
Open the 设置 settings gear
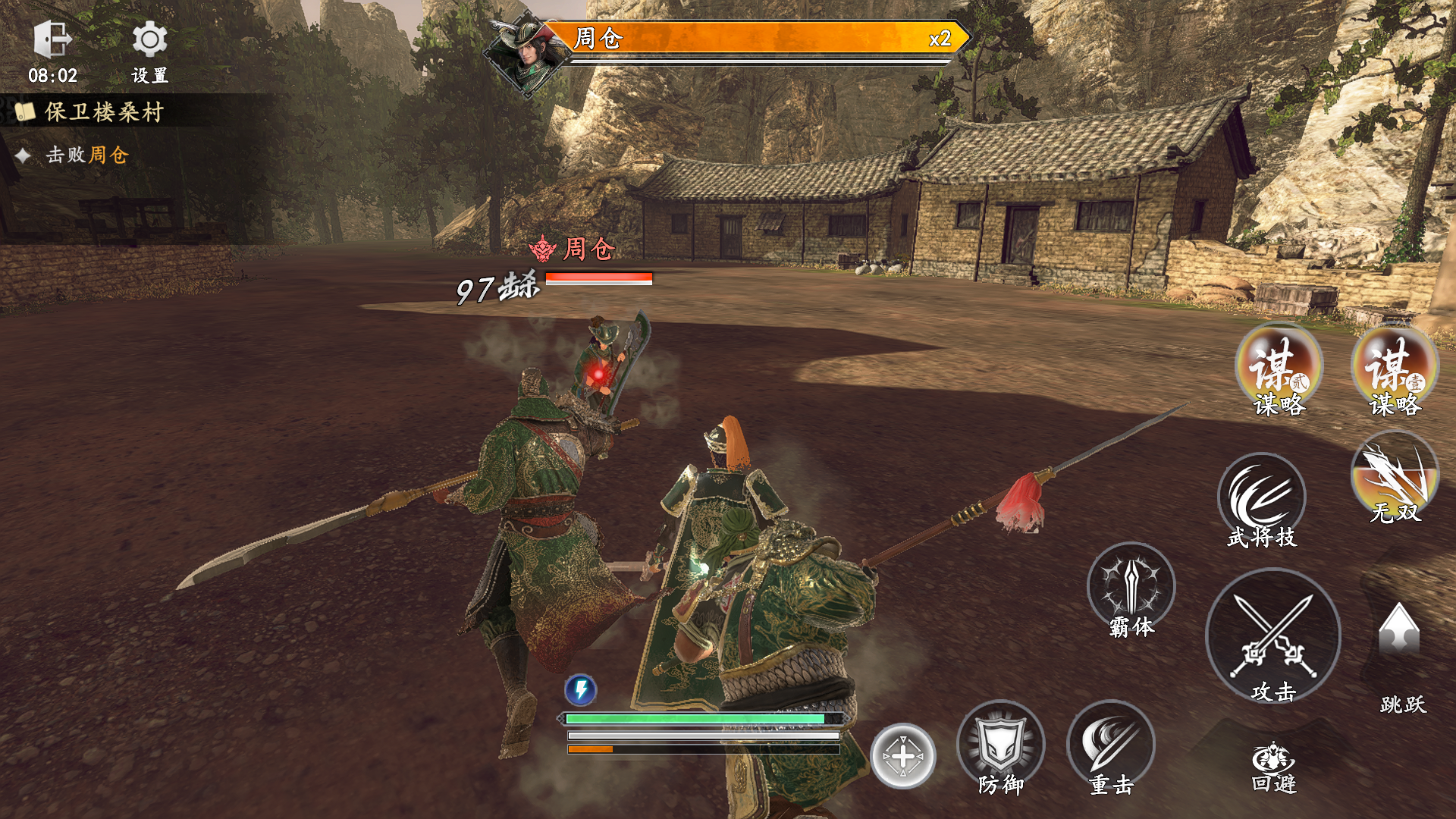coord(149,40)
